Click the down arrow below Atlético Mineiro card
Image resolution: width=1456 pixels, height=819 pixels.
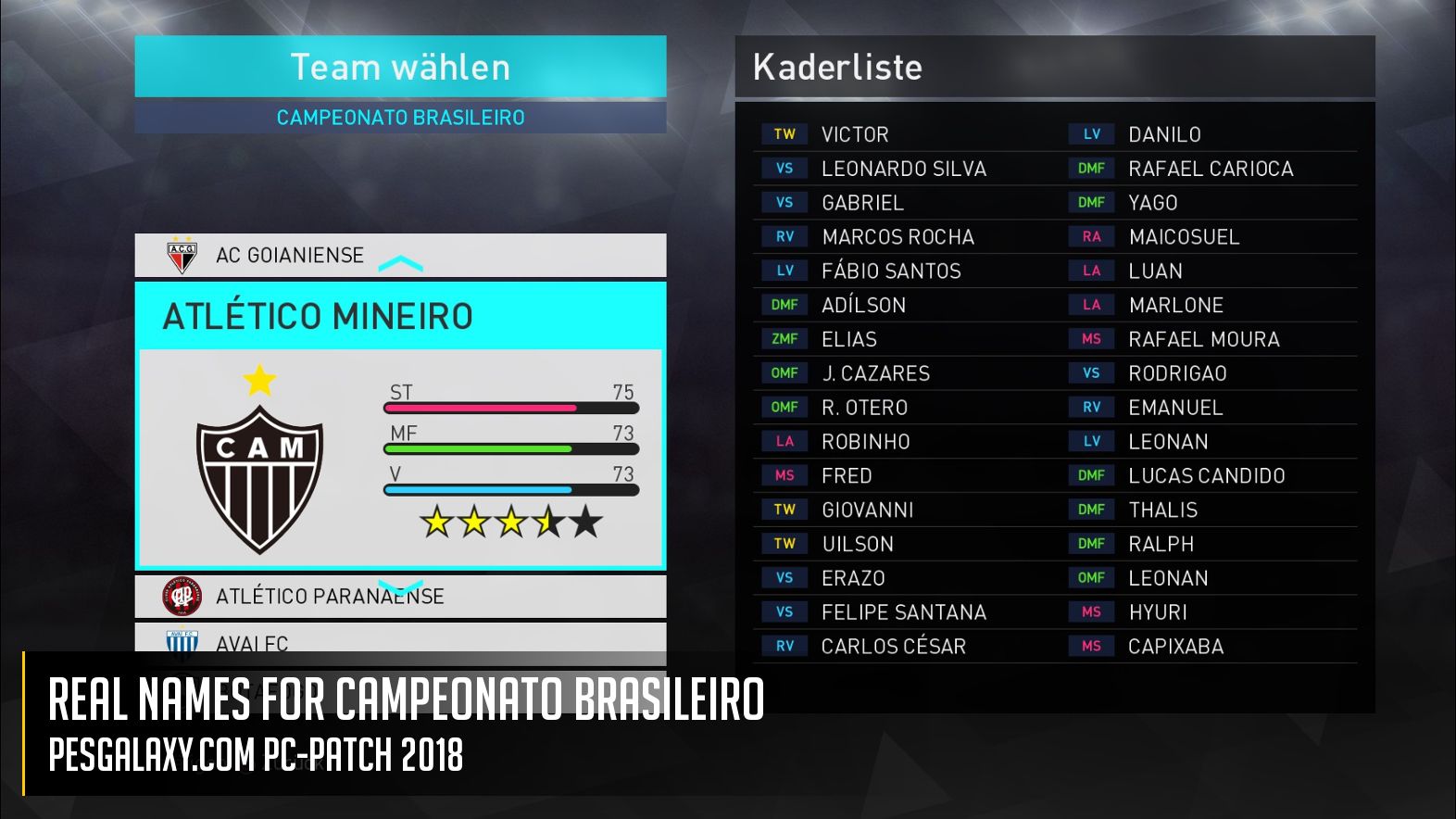[401, 588]
